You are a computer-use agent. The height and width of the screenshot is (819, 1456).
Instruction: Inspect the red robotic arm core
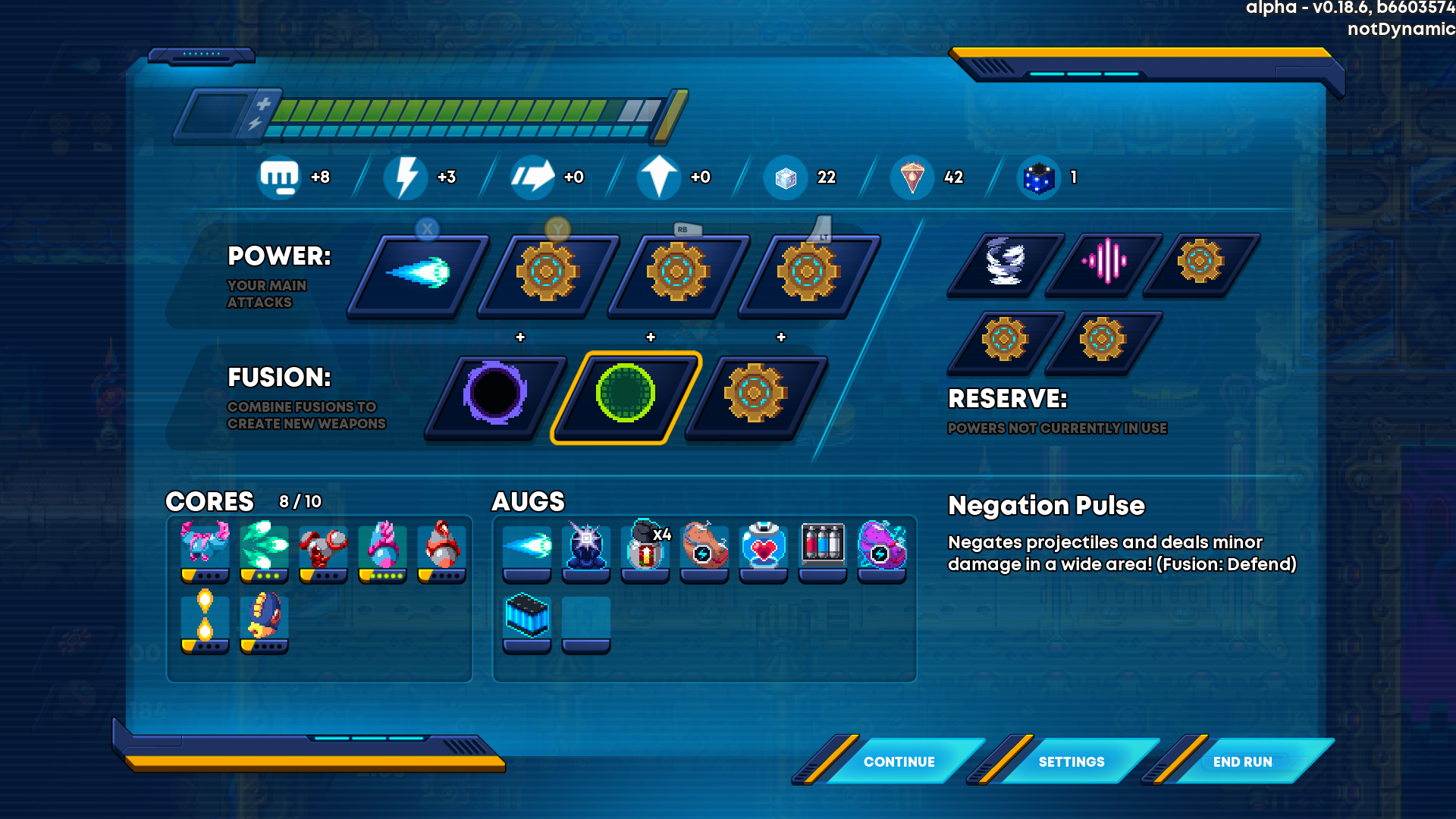pos(323,548)
